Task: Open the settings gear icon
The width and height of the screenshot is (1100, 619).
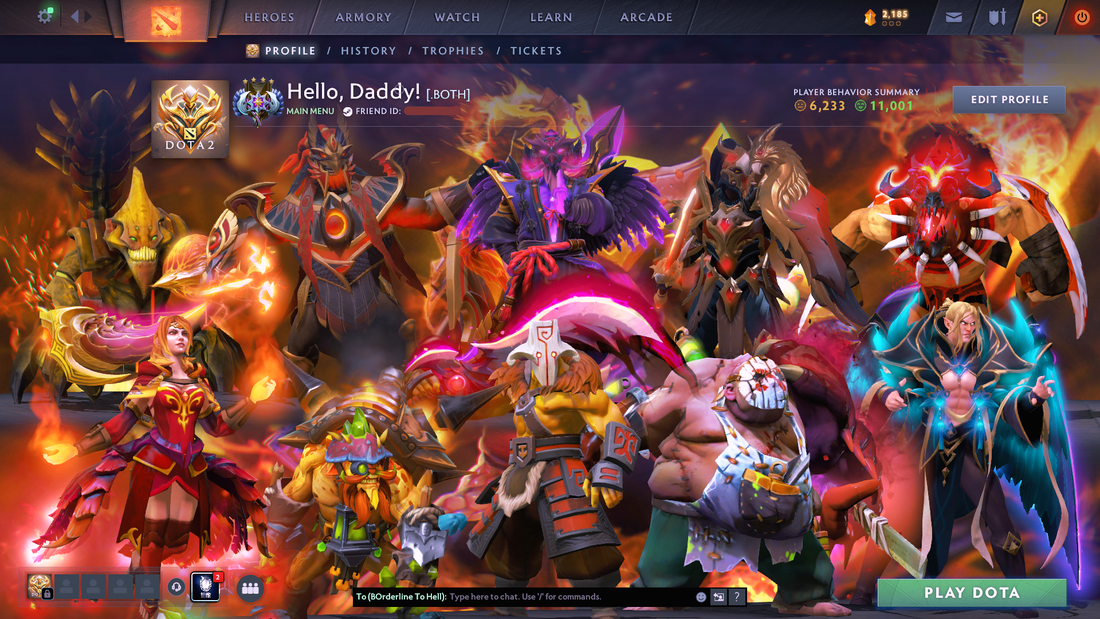Action: pyautogui.click(x=45, y=16)
